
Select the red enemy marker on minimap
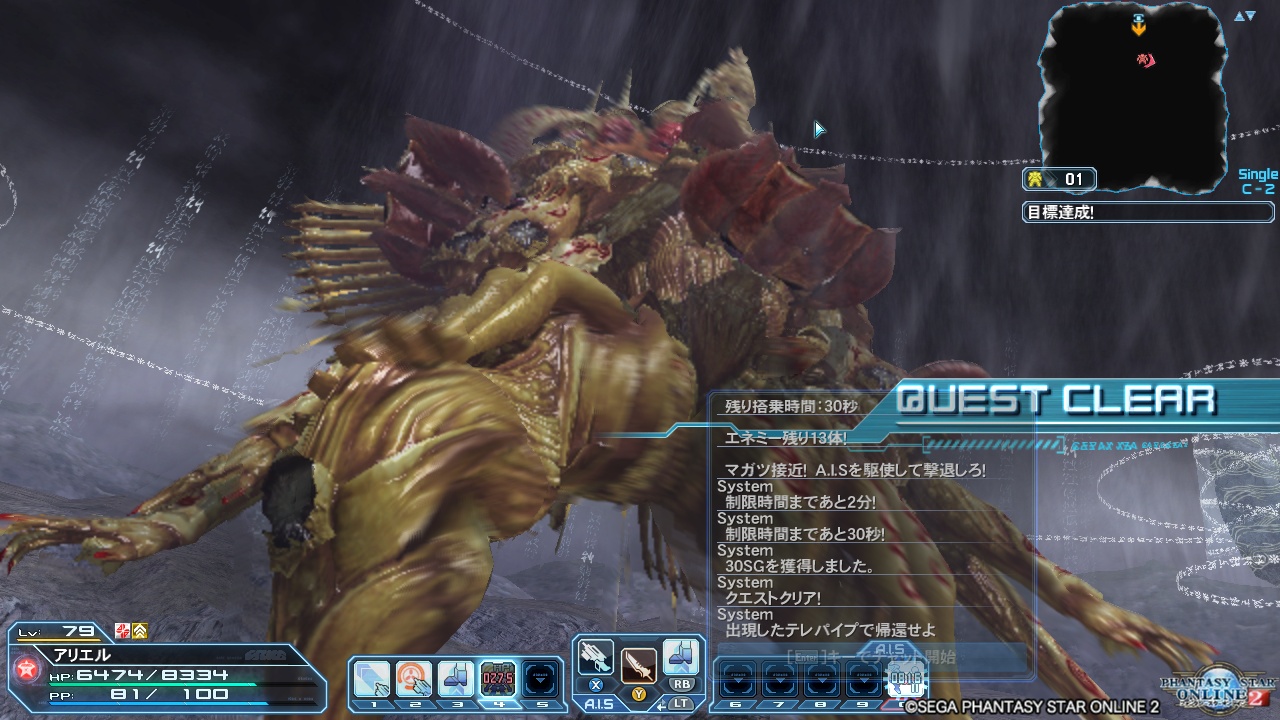coord(1146,62)
